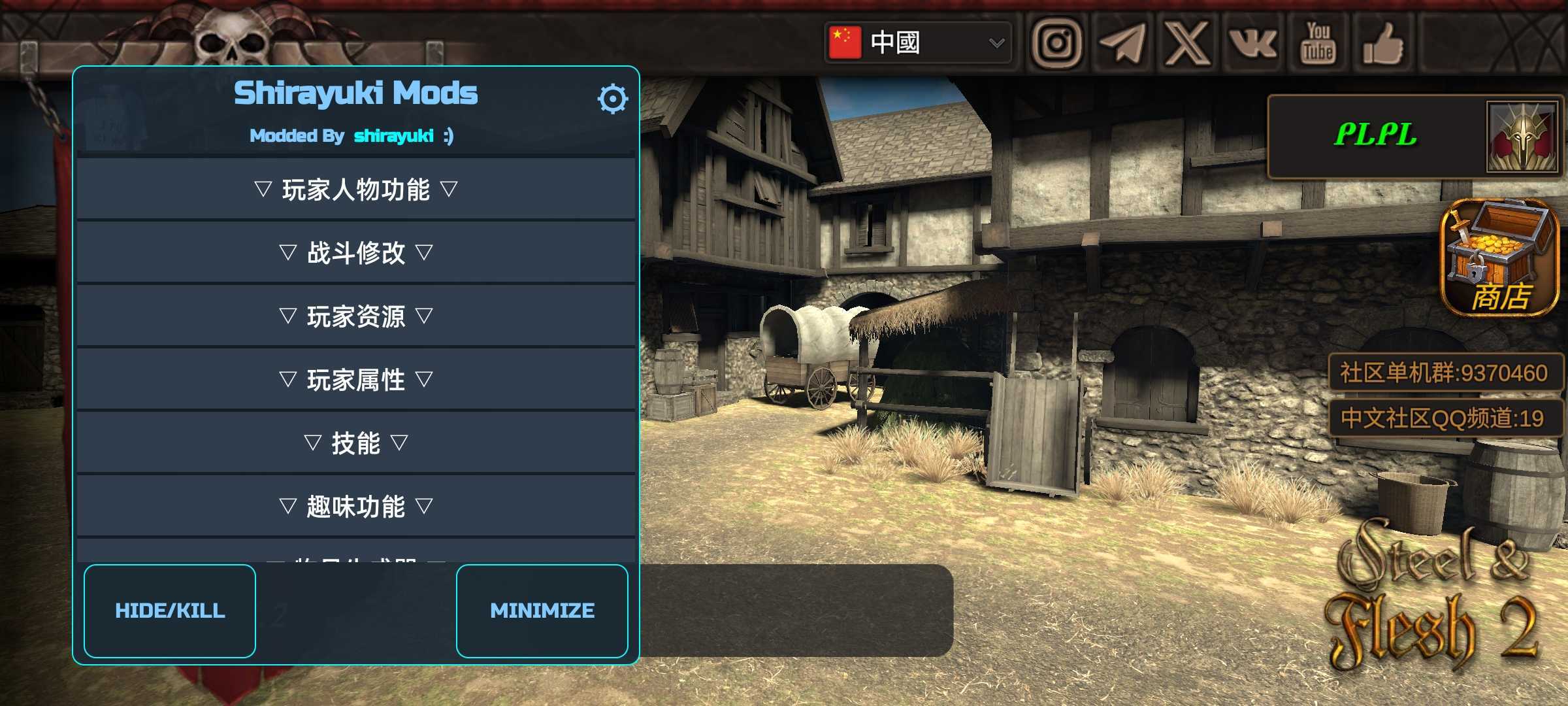The image size is (1568, 706).
Task: Click the HIDE/KILL button
Action: 170,611
